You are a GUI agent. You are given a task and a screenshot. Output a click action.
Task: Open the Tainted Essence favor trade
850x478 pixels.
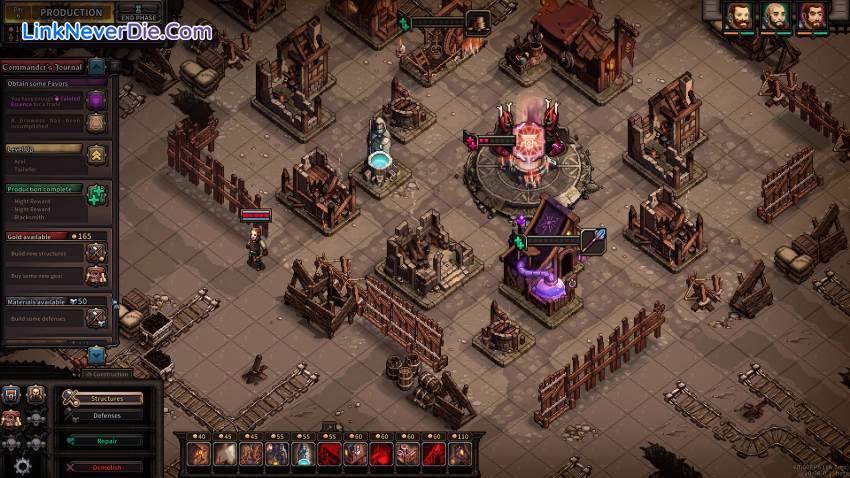96,99
